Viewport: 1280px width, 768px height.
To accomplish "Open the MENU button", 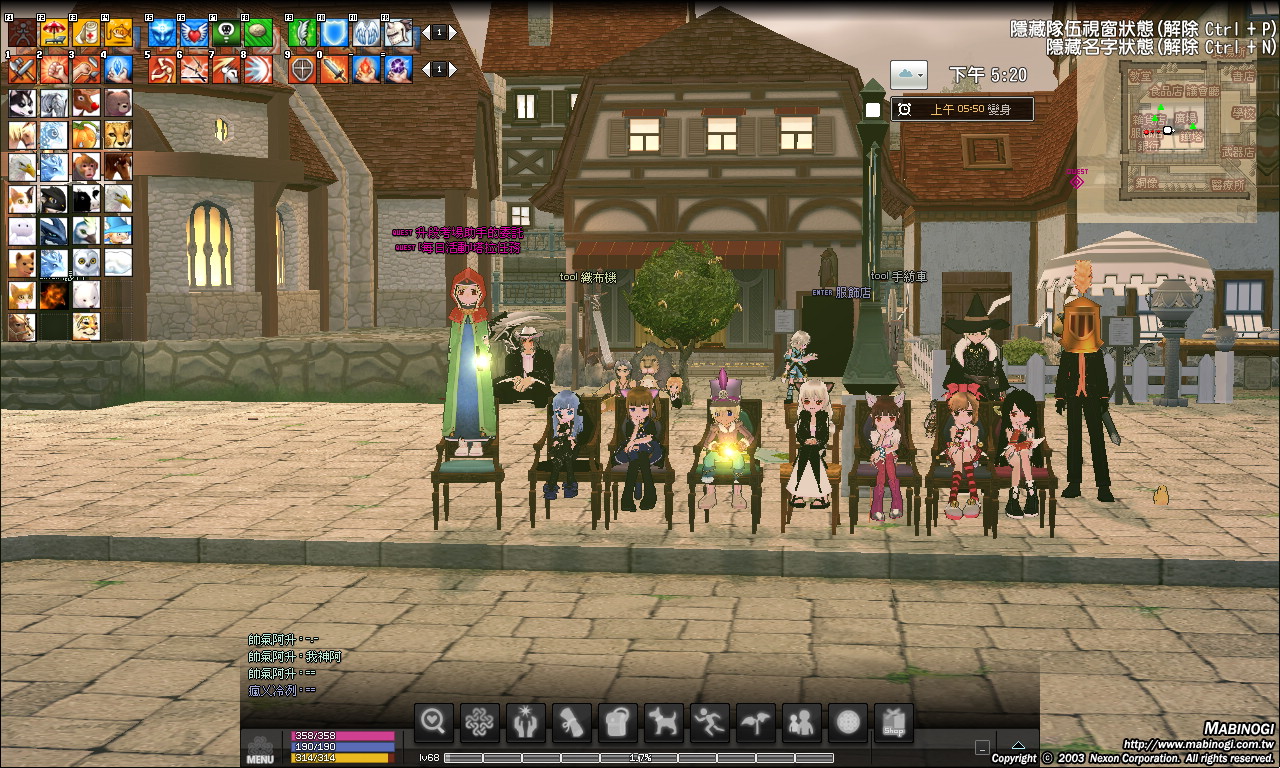I will pos(259,750).
